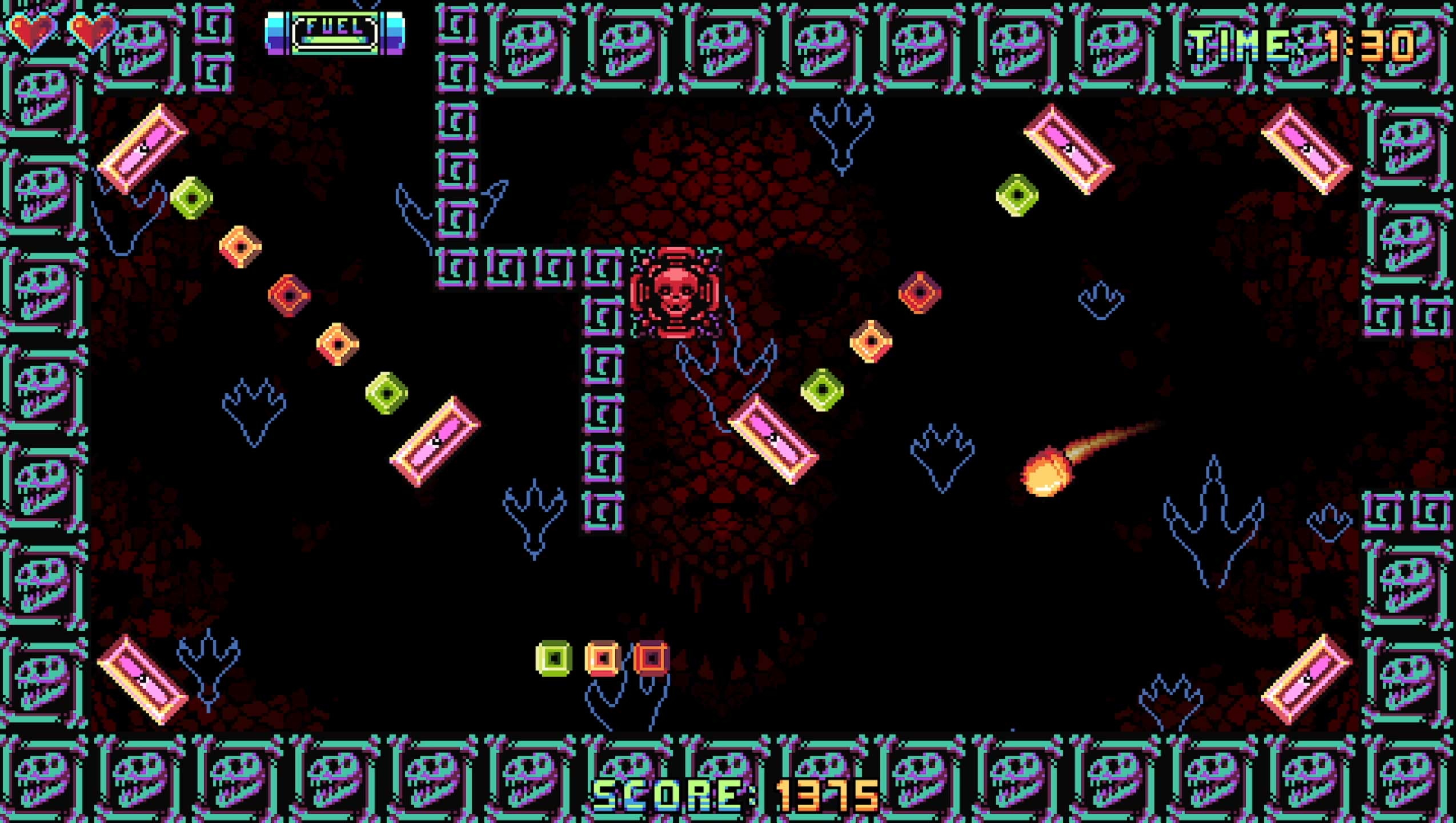Click the second heart in the health display
The width and height of the screenshot is (1456, 823).
click(x=91, y=31)
